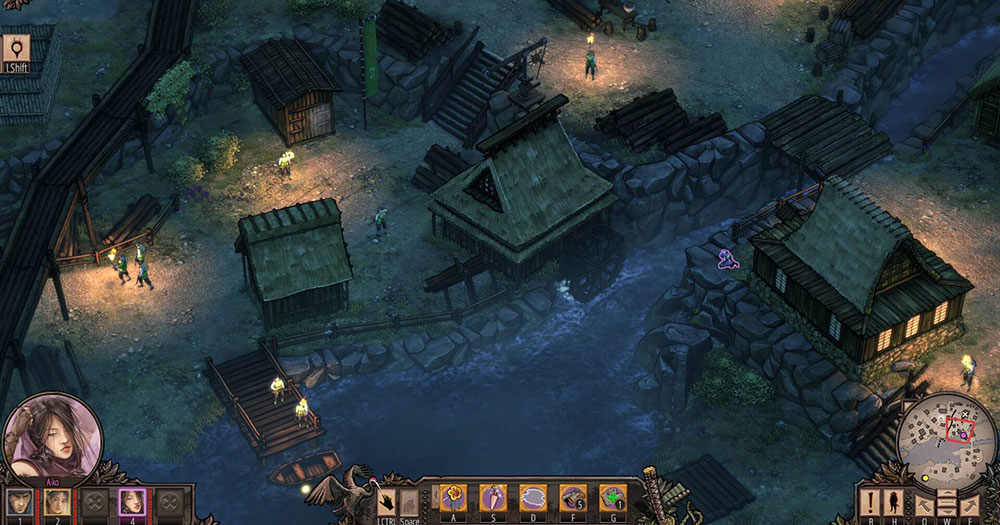This screenshot has height=525, width=1000.
Task: Use the pink fan ability
Action: tap(494, 498)
